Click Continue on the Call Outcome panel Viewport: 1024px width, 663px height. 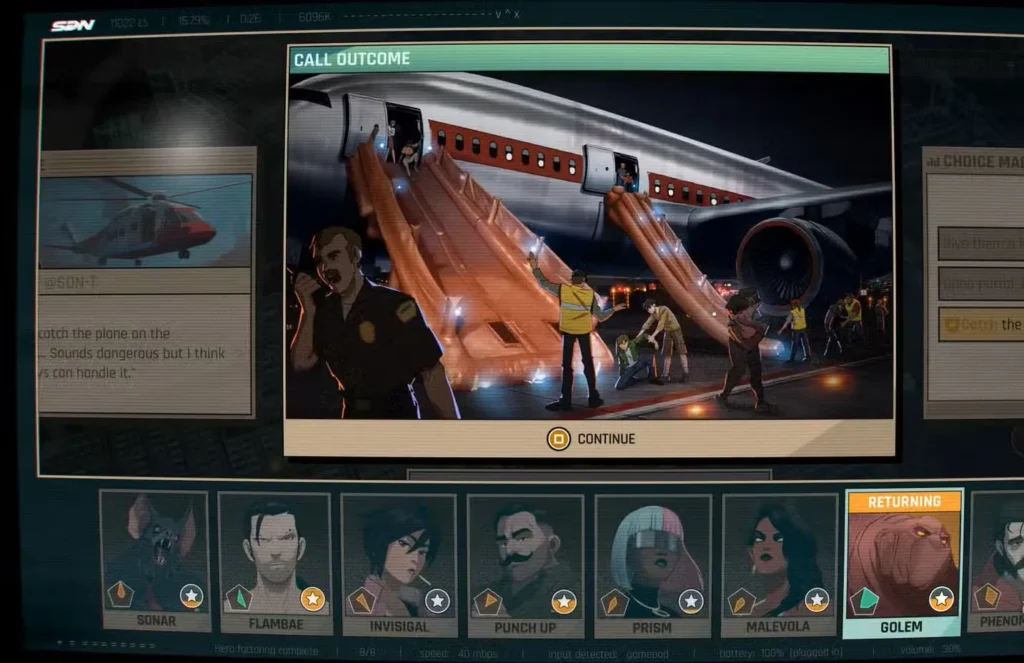point(591,438)
